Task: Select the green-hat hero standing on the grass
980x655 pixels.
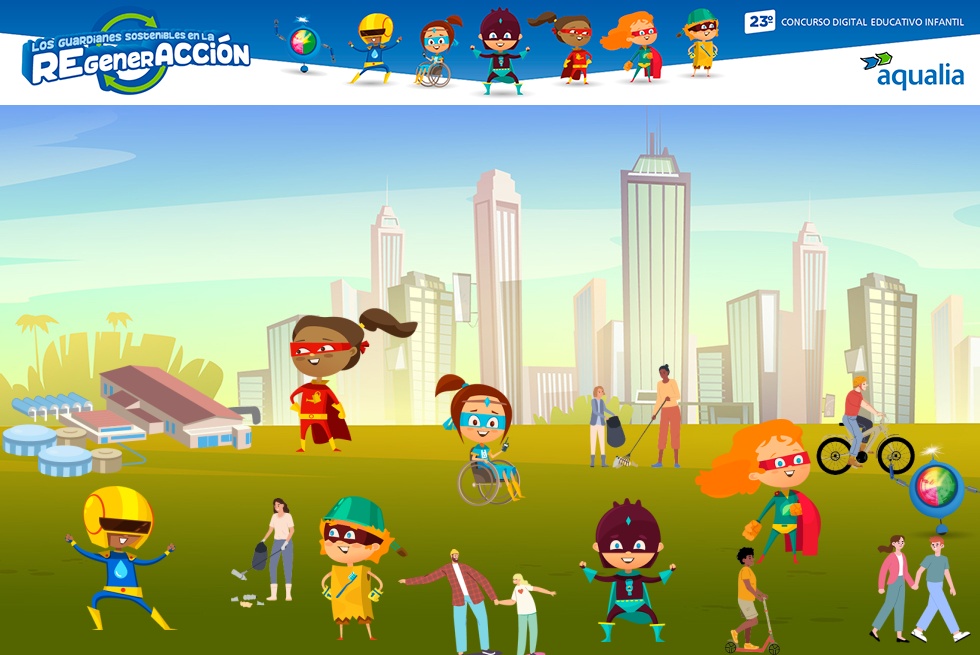Action: 354,562
